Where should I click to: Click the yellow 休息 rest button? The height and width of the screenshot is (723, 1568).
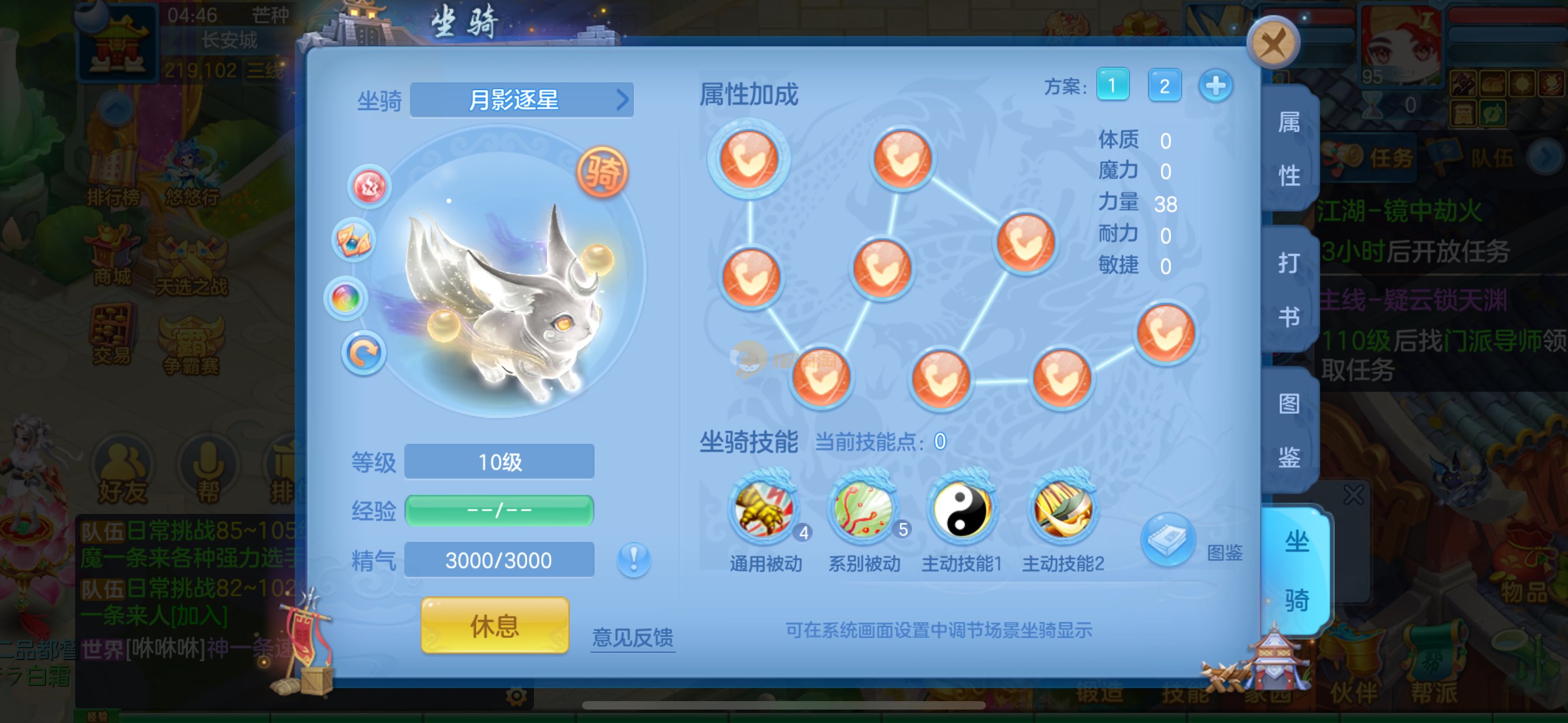click(494, 625)
